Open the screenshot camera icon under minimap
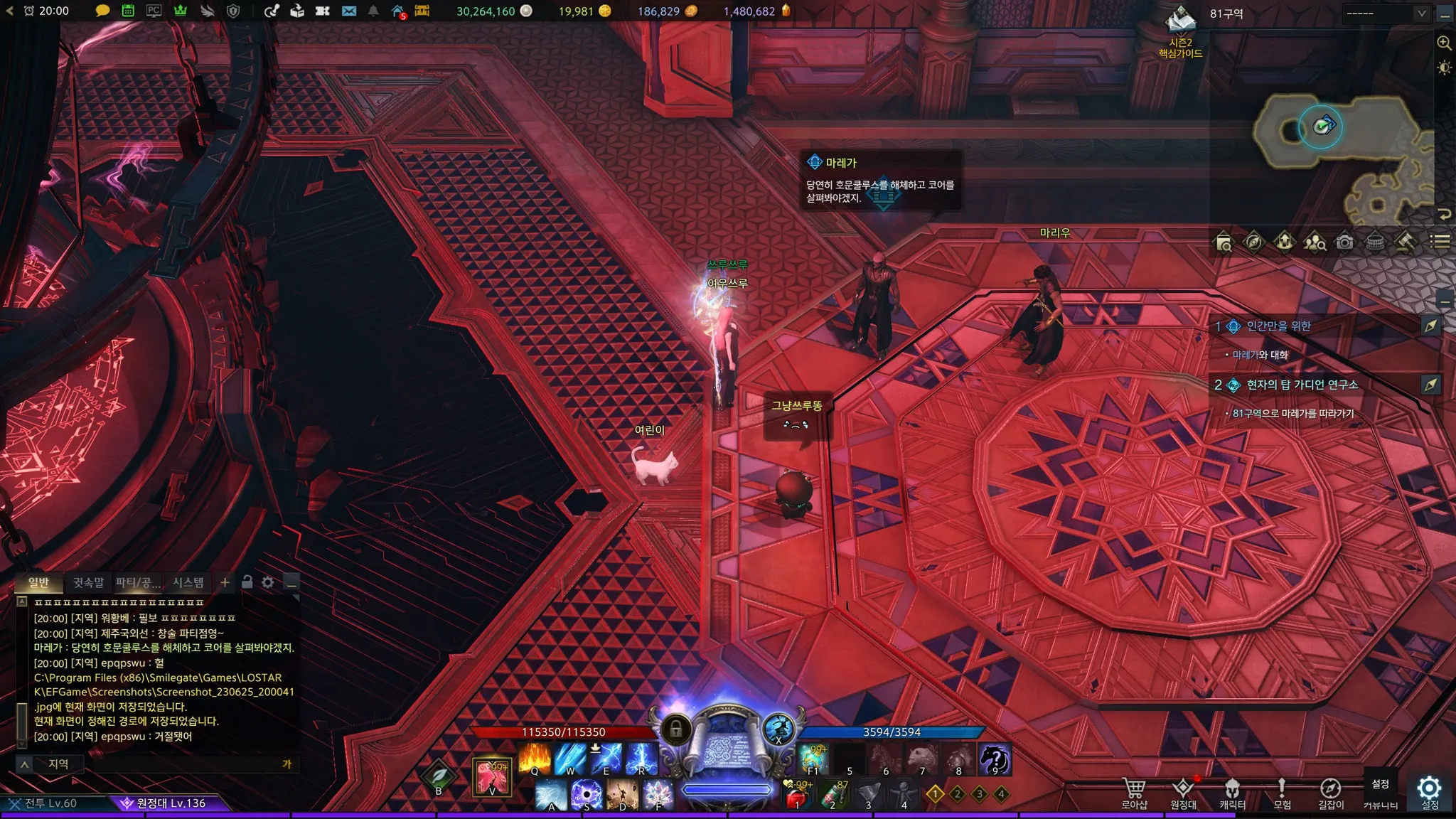Screen dimensions: 1456x819 pyautogui.click(x=1344, y=242)
